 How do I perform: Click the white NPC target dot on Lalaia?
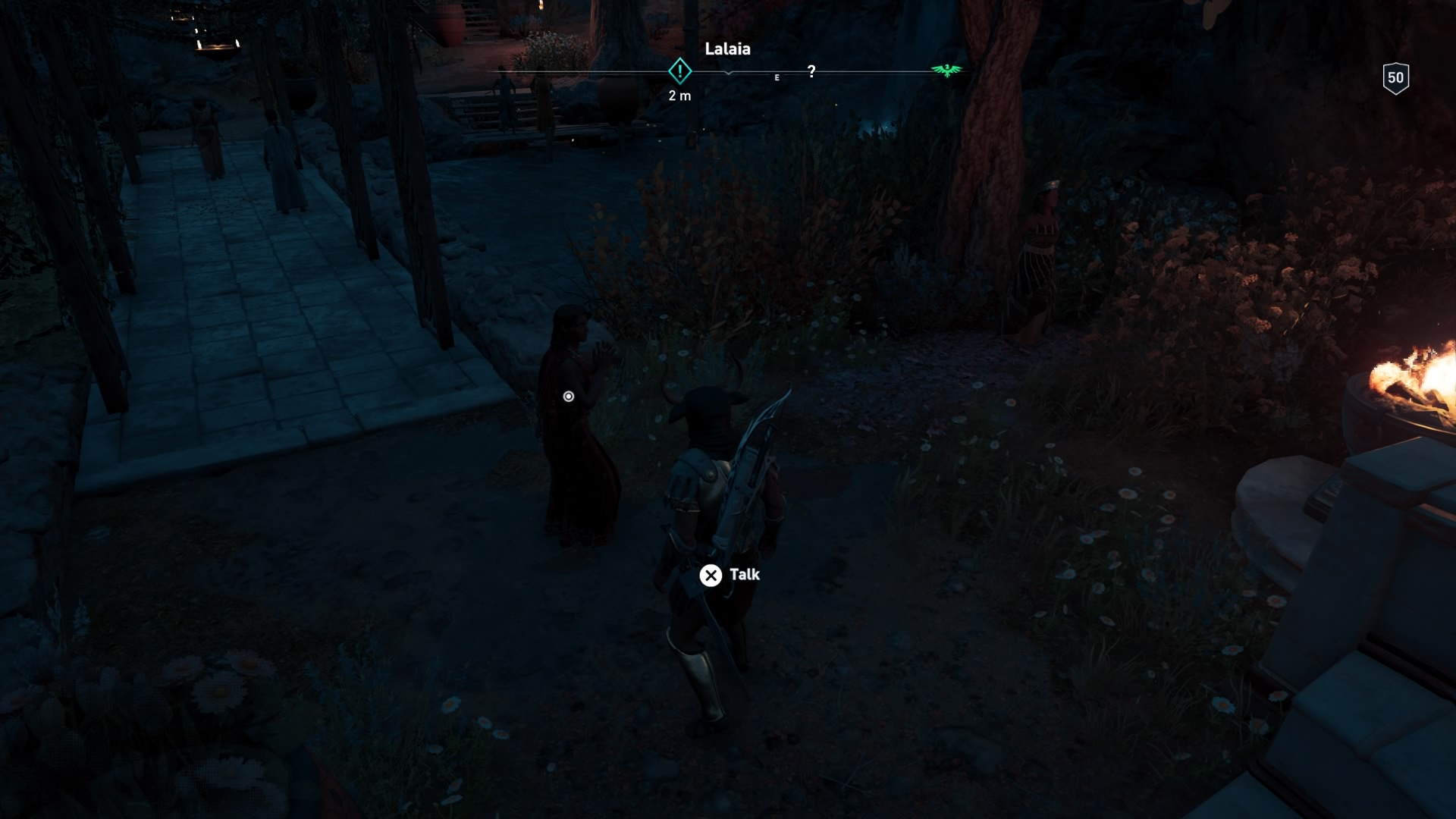point(567,397)
